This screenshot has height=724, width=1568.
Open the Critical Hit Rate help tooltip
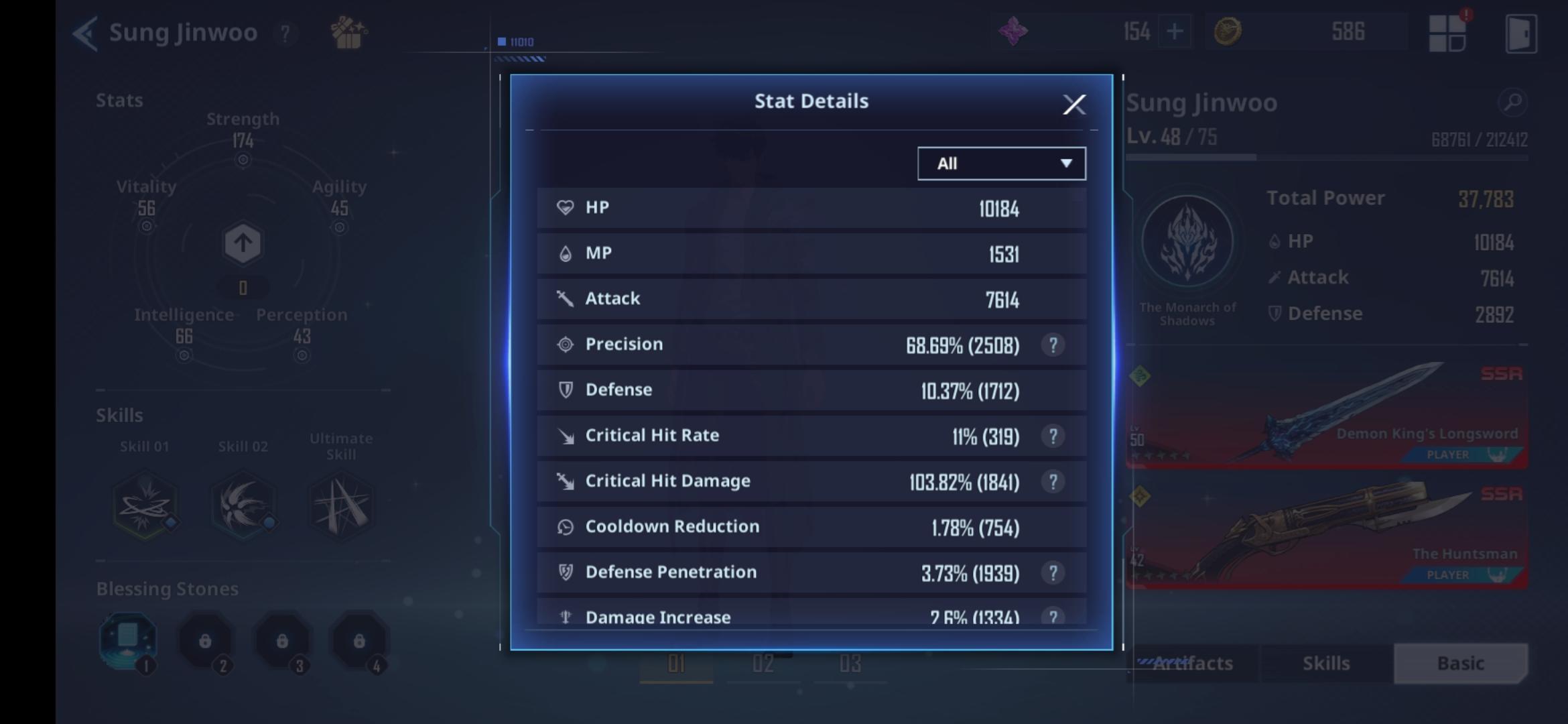pyautogui.click(x=1054, y=435)
